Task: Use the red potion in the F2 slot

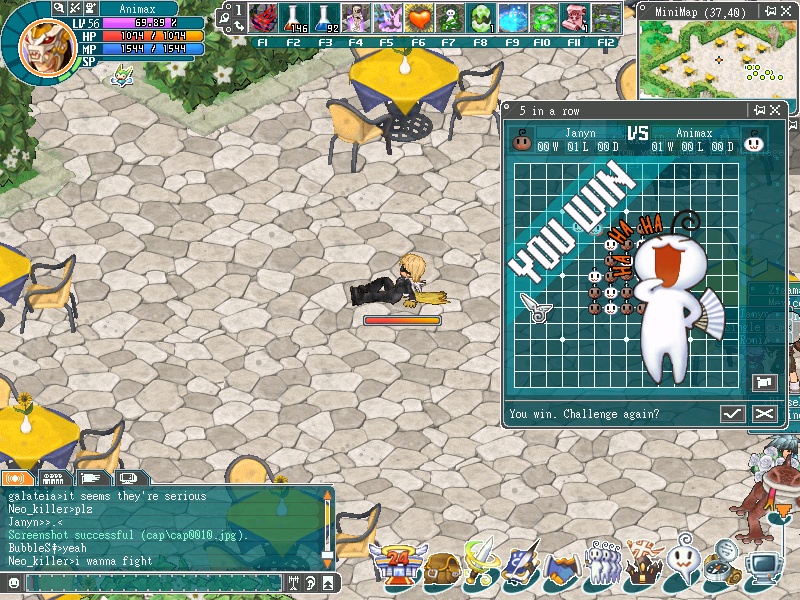Action: click(293, 19)
